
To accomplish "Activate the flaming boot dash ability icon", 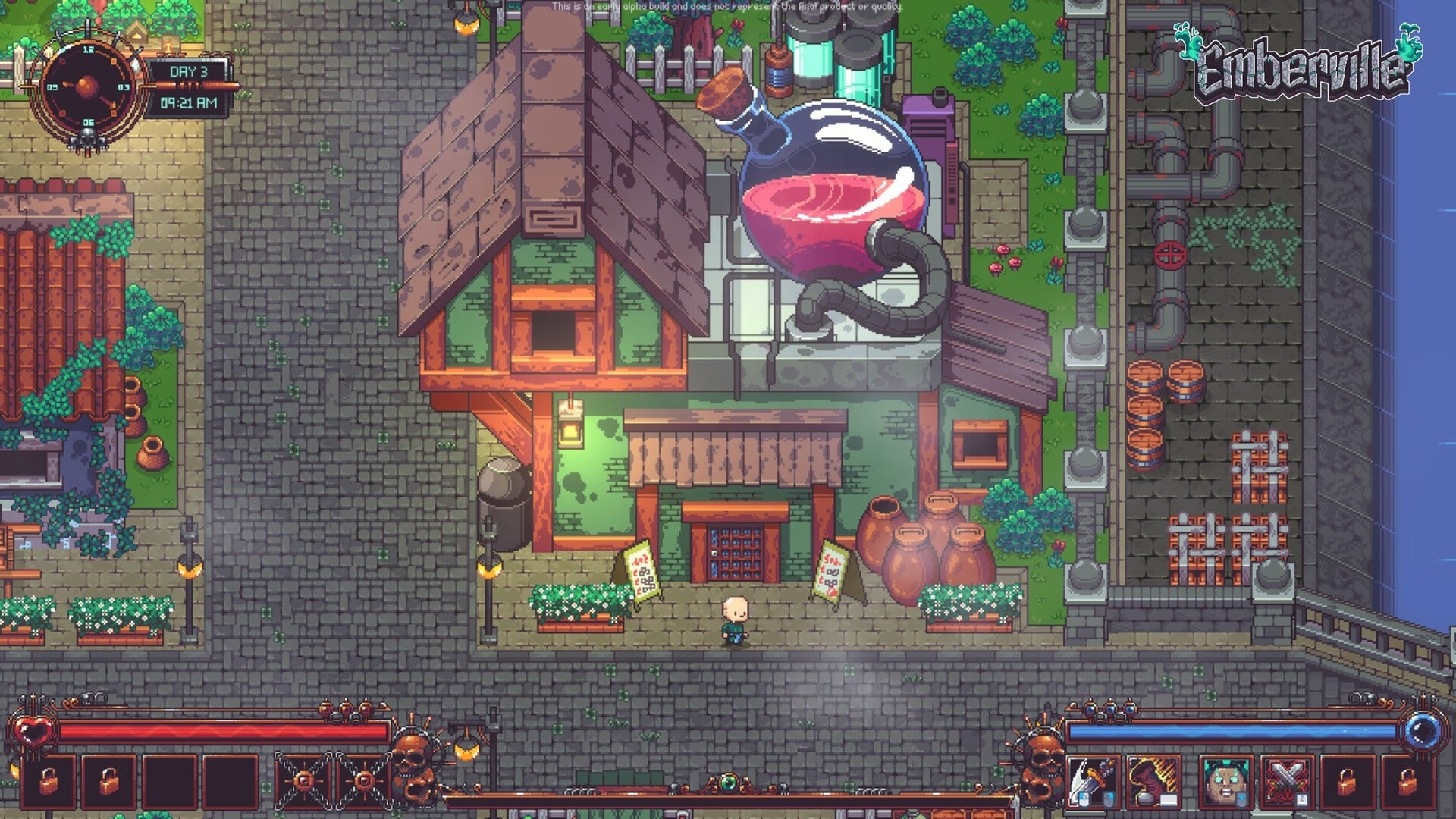I will point(1154,783).
